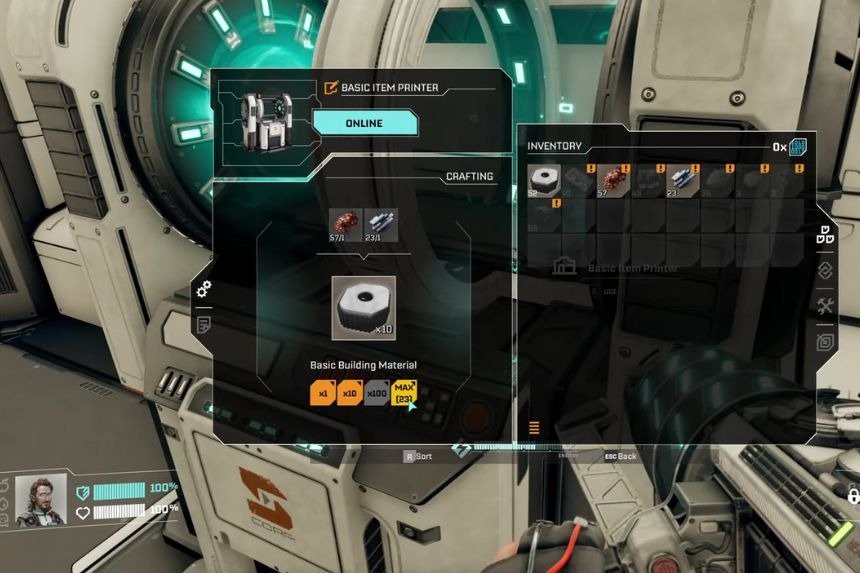Open the square spiral side tab
The image size is (860, 573).
826,341
